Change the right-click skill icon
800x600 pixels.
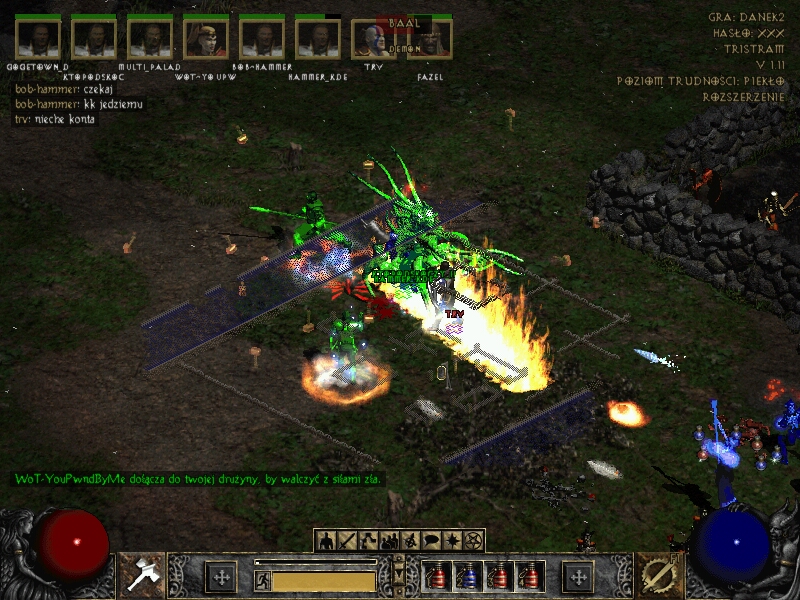658,576
